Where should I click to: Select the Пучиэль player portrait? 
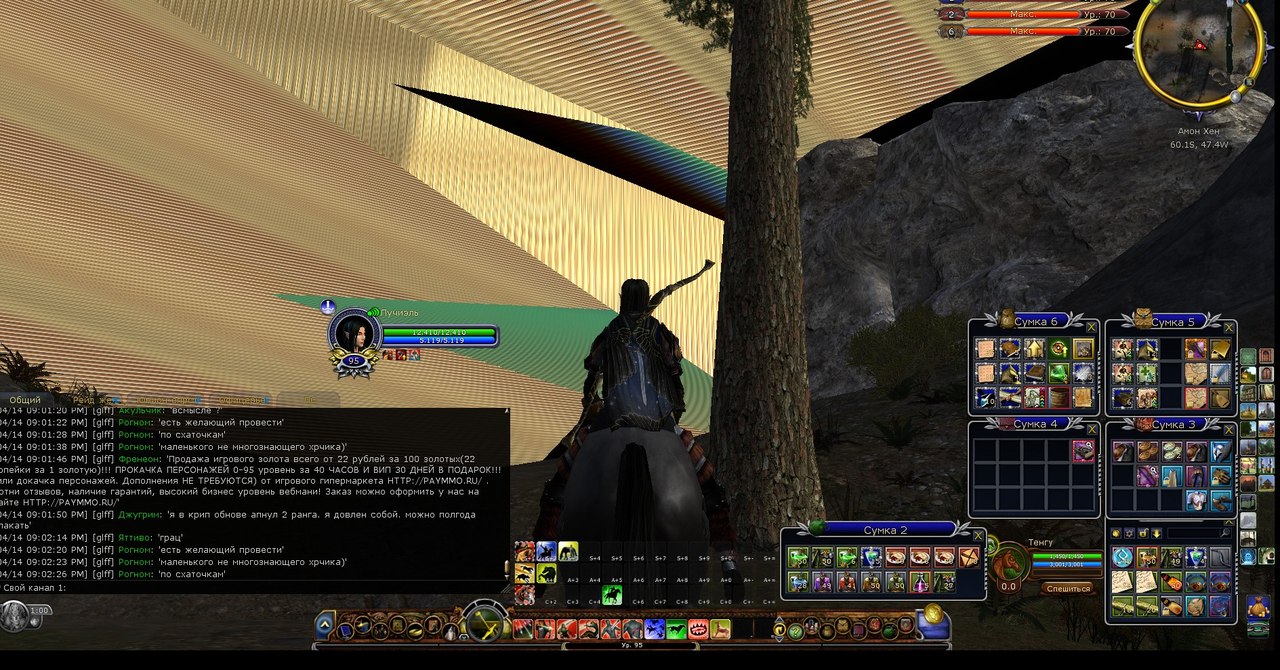point(353,333)
